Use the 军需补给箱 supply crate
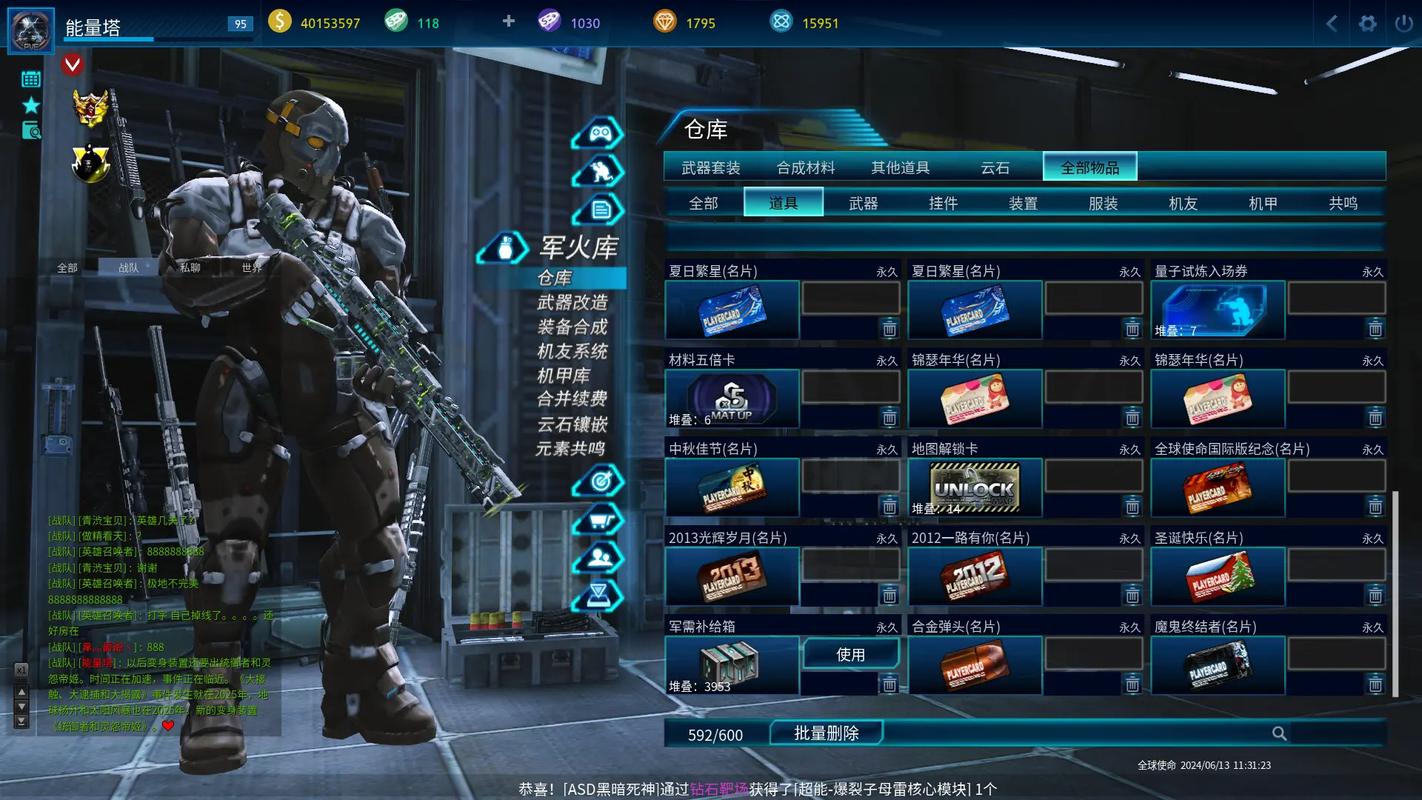The height and width of the screenshot is (800, 1422). pos(850,654)
